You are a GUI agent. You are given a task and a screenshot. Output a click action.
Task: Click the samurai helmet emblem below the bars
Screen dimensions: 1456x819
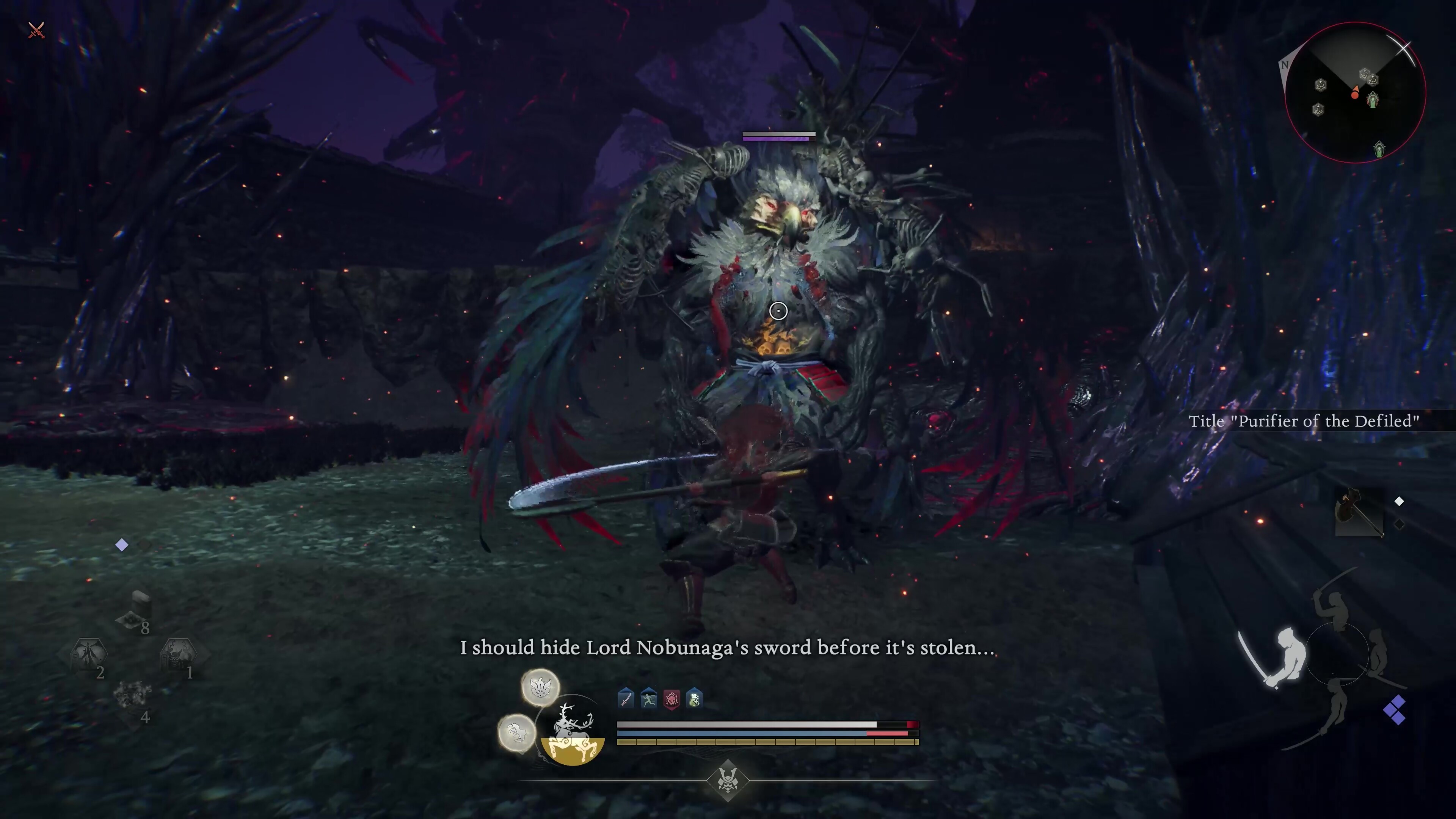click(x=728, y=781)
